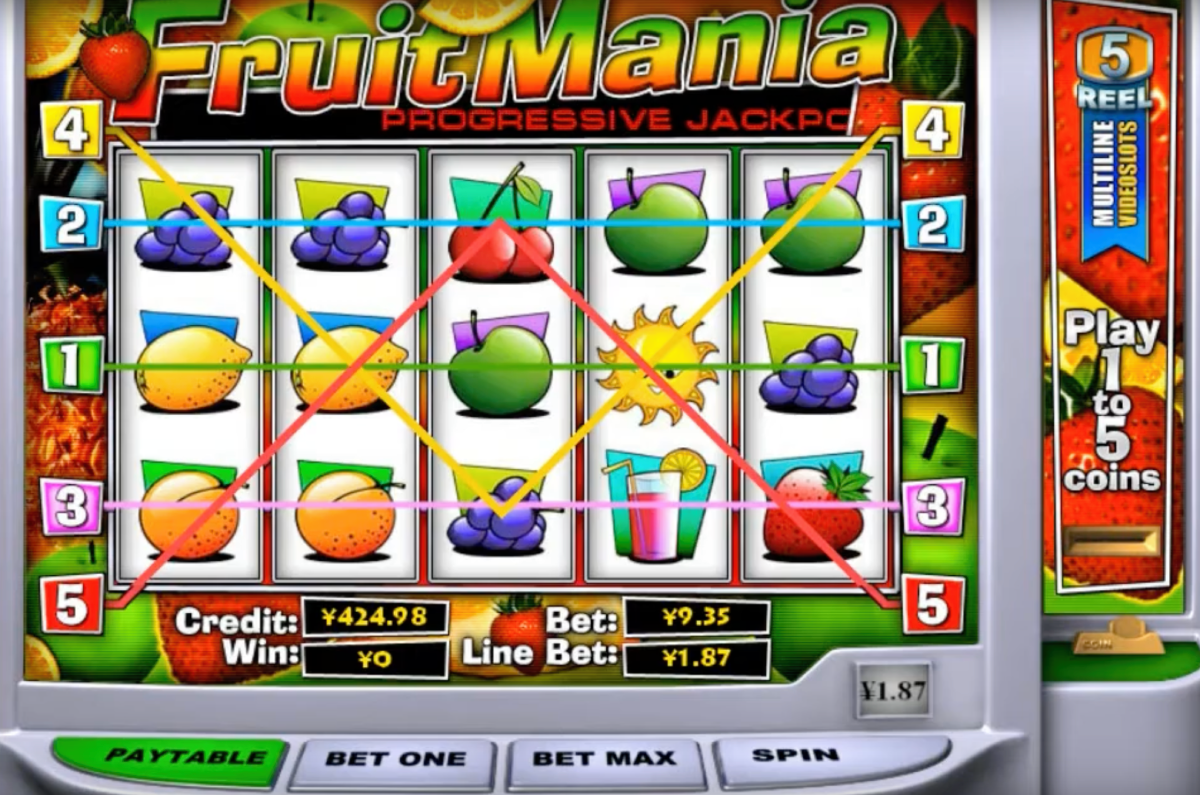Click the gold coin slot
Image resolution: width=1200 pixels, height=795 pixels.
click(1111, 541)
